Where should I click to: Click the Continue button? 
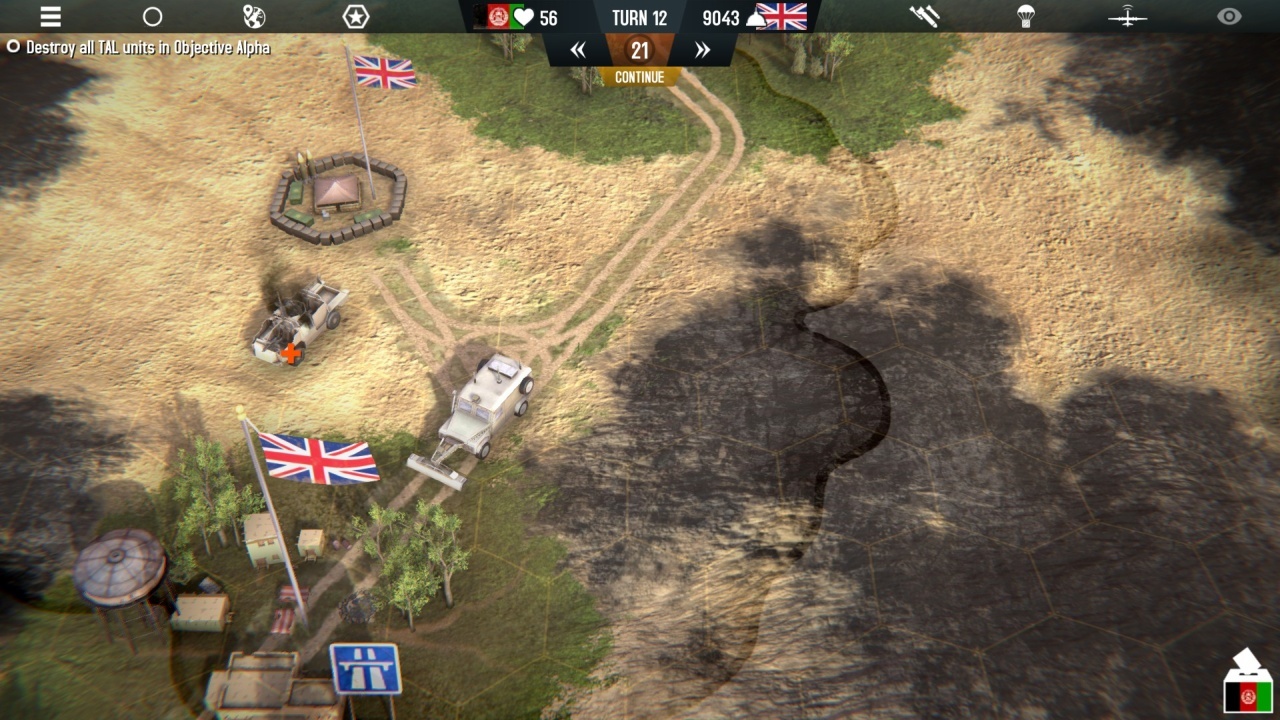pyautogui.click(x=640, y=77)
